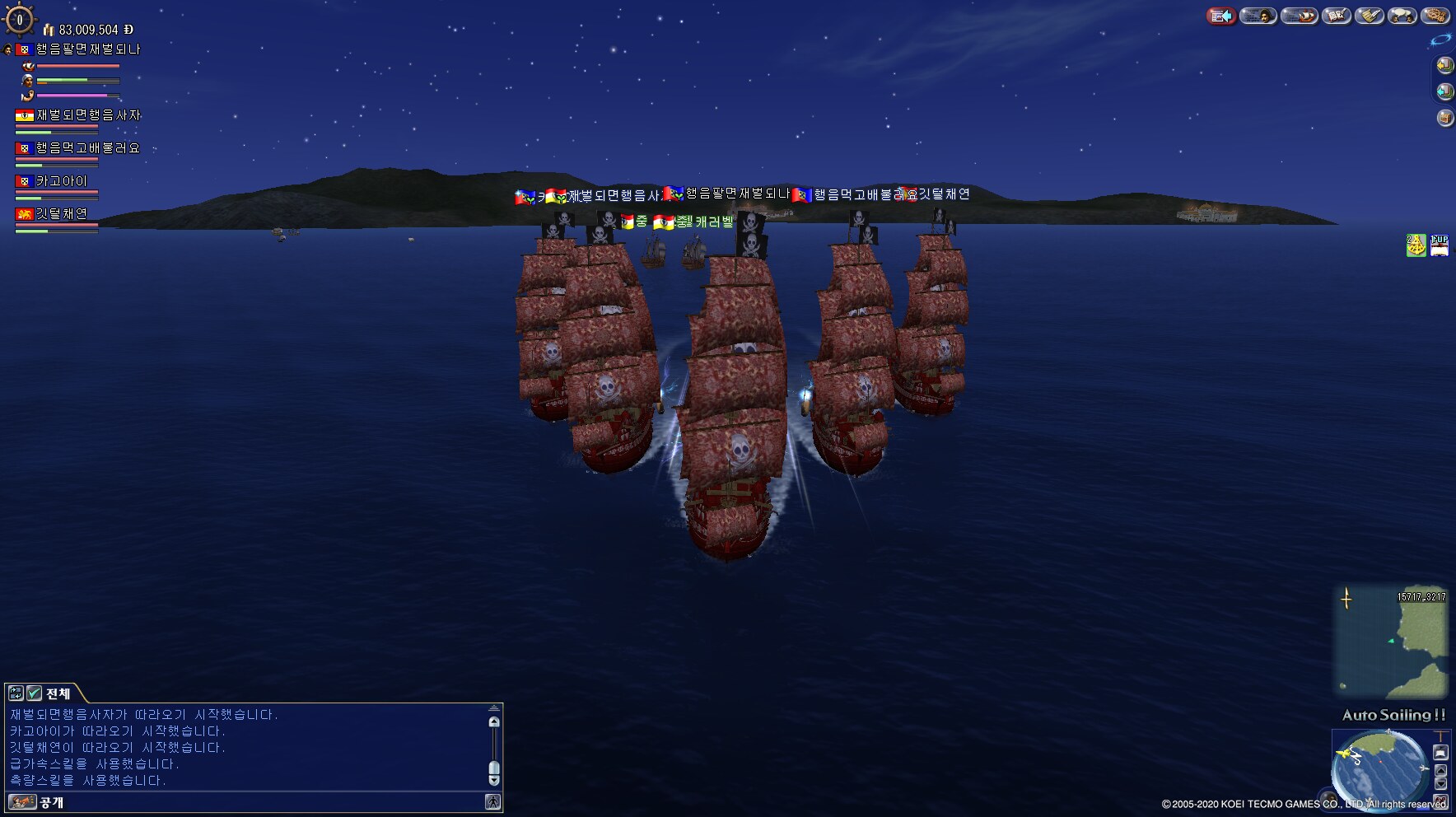
Task: Click the person icon in chat bar
Action: (x=492, y=802)
